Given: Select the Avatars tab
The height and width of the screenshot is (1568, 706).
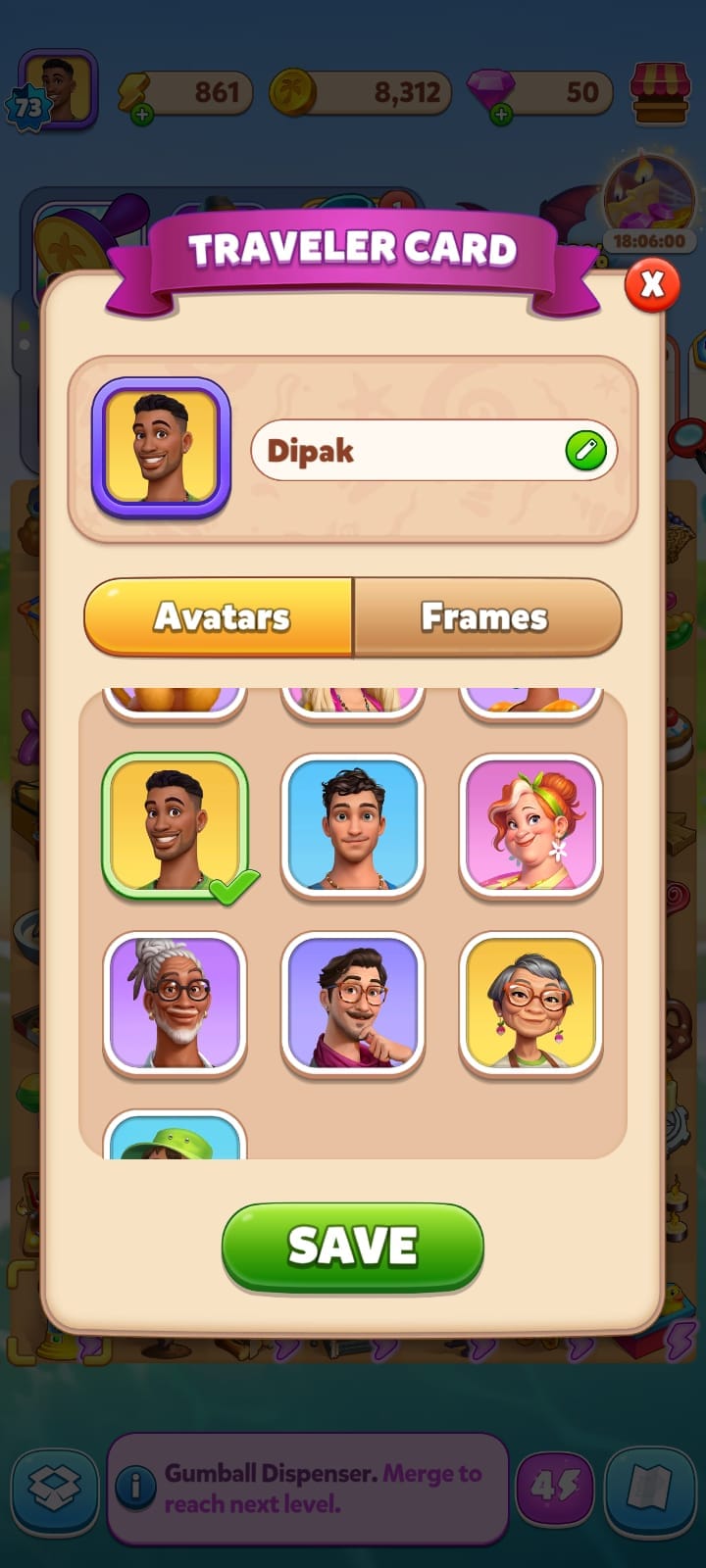Looking at the screenshot, I should 221,616.
